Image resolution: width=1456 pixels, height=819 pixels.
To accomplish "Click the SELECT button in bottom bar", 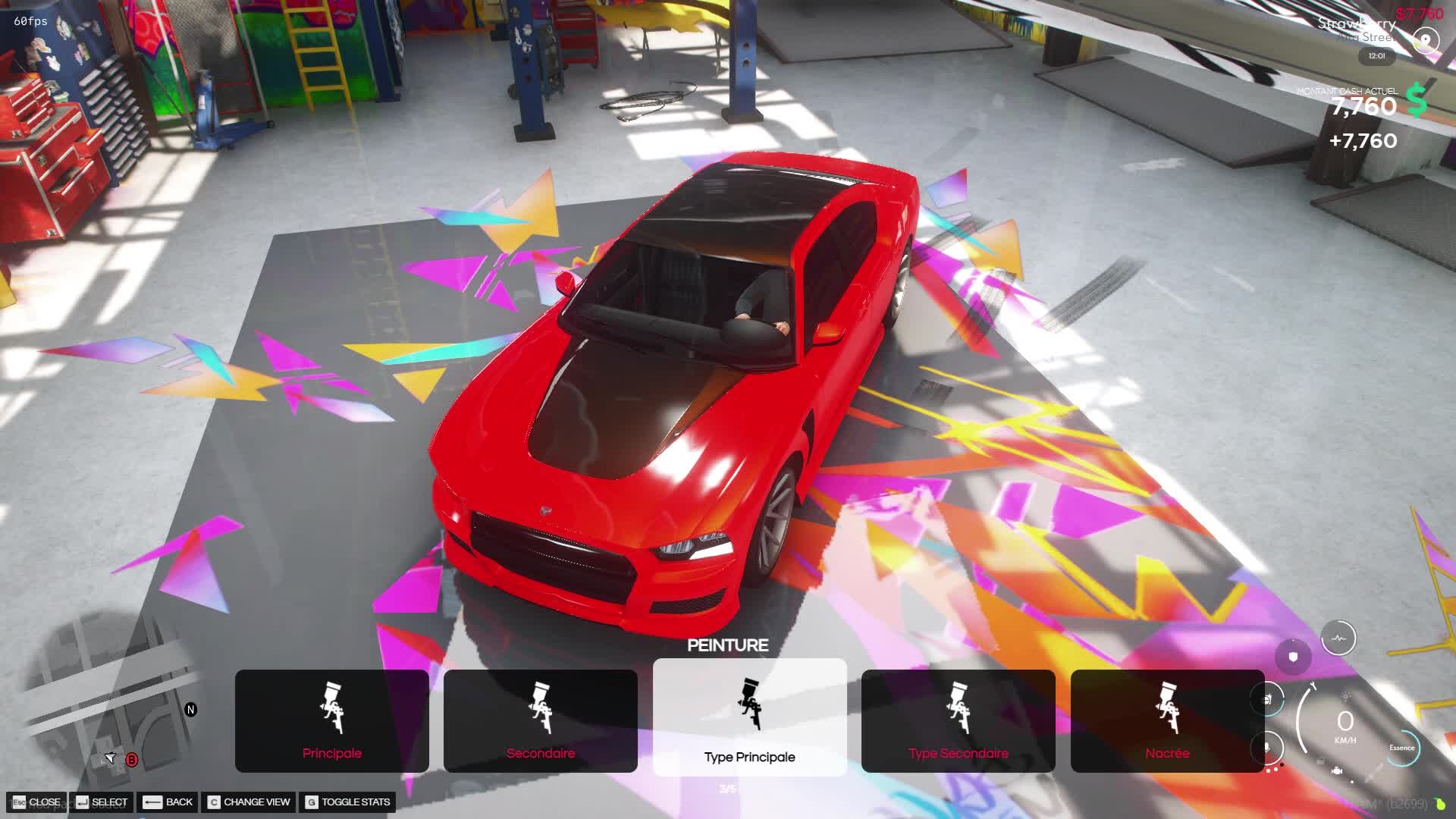I will tap(102, 802).
